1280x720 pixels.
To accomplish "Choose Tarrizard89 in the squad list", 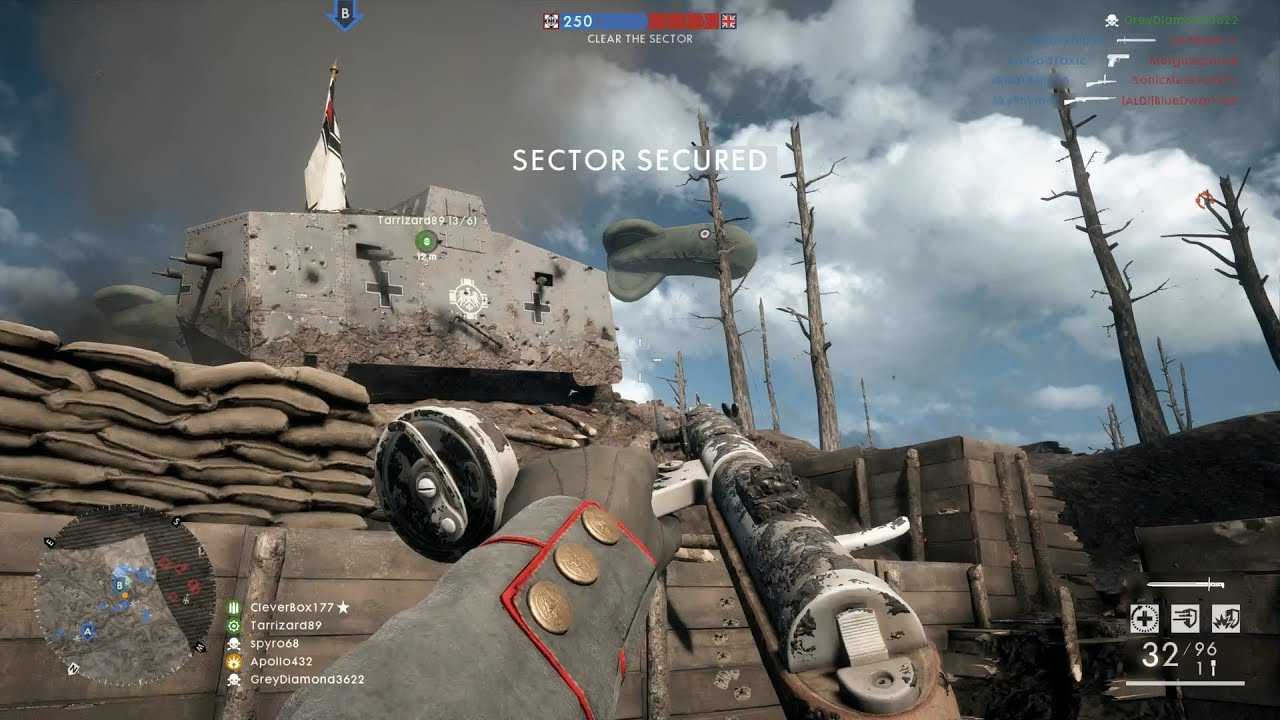I will pos(286,625).
